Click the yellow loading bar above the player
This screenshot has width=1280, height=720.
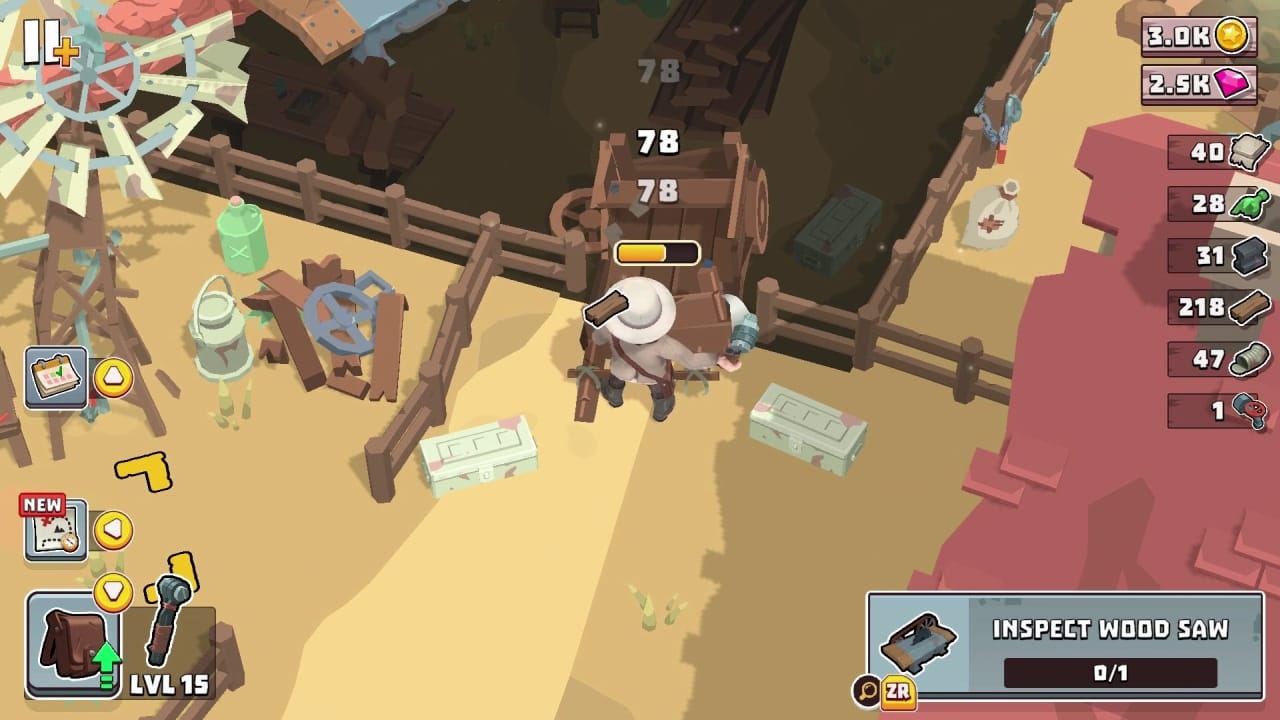[655, 252]
